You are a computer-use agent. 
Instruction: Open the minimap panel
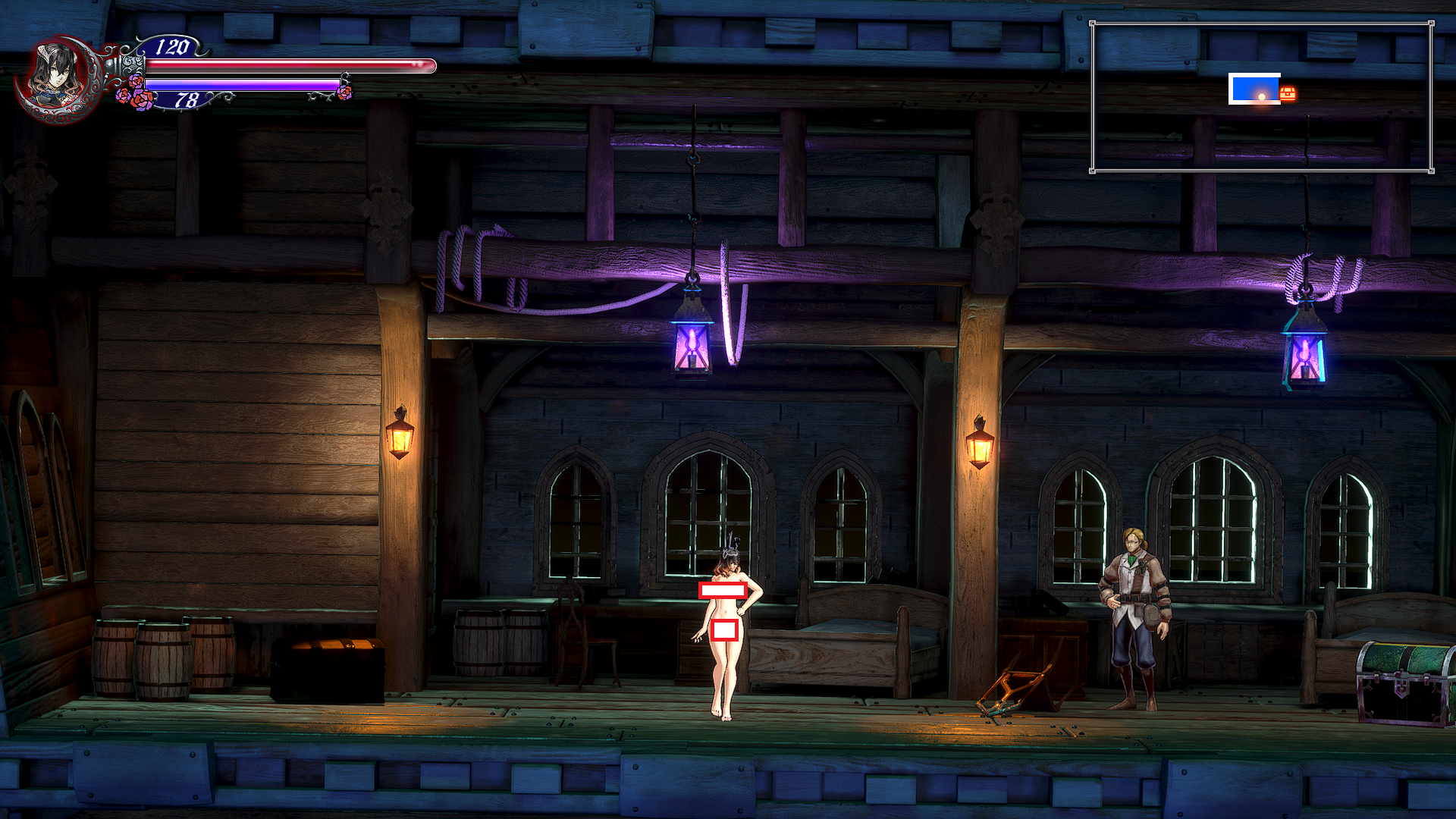click(1262, 97)
